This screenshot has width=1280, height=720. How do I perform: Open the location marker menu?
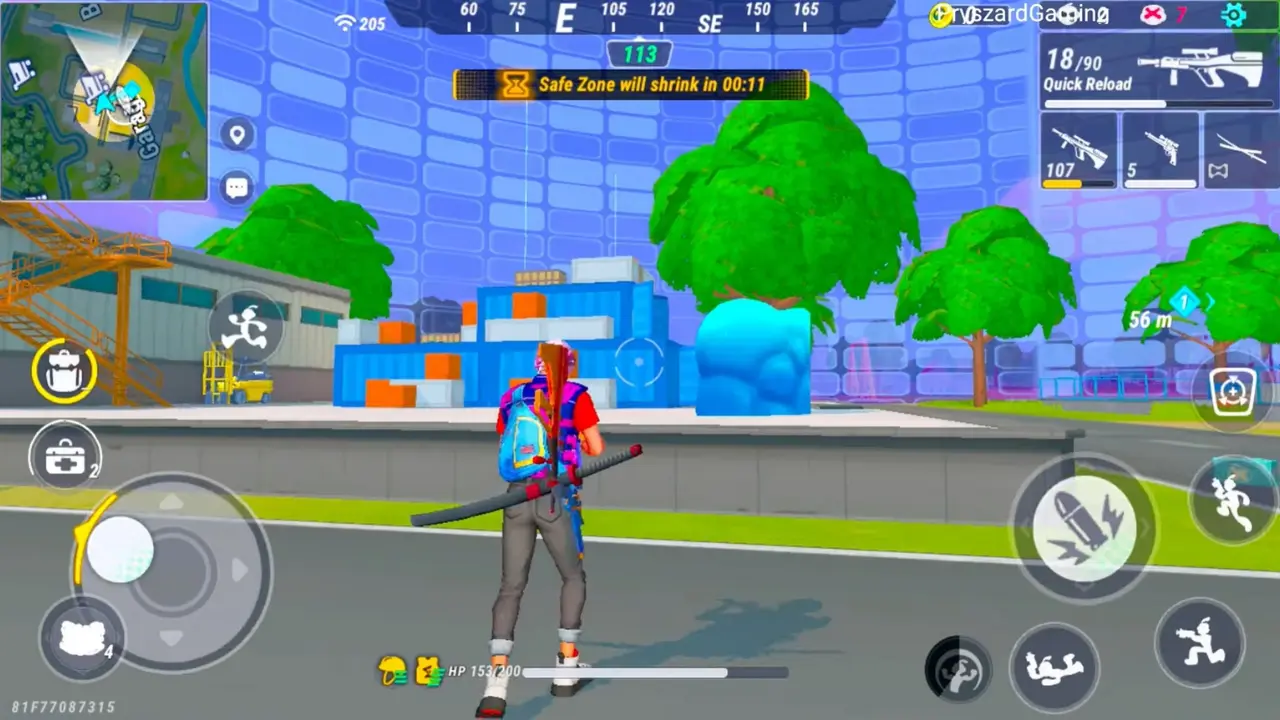coord(236,134)
